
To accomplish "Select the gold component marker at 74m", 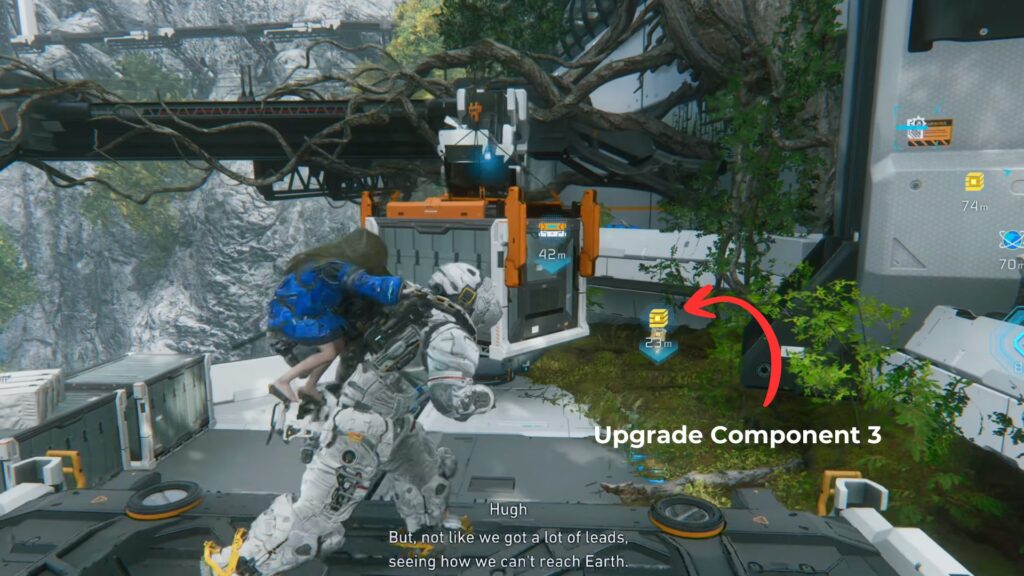I will (975, 182).
